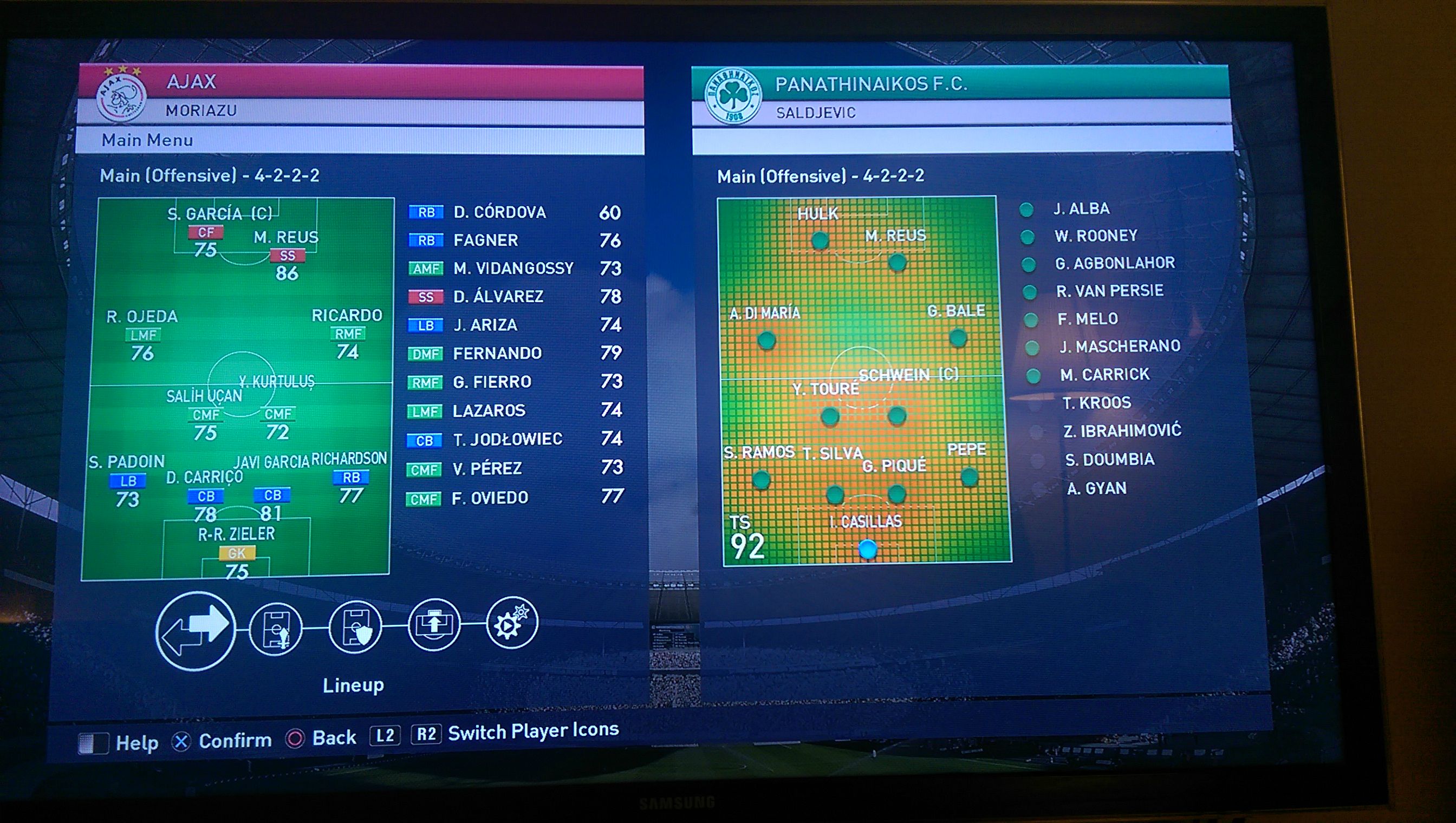
Task: Choose Ricardo the RMF on the pitch
Action: point(348,334)
